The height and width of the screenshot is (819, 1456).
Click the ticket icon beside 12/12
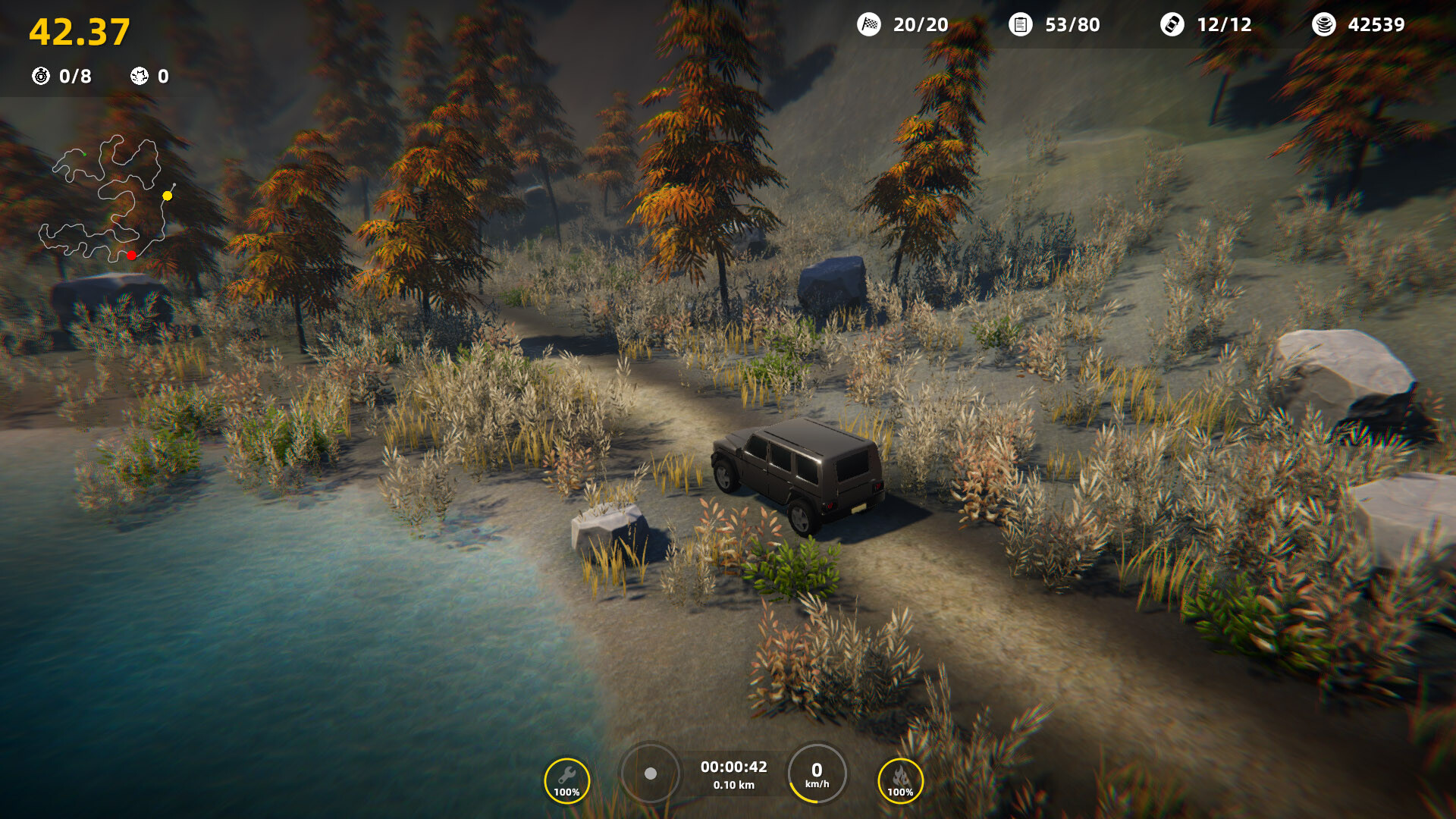[1172, 24]
